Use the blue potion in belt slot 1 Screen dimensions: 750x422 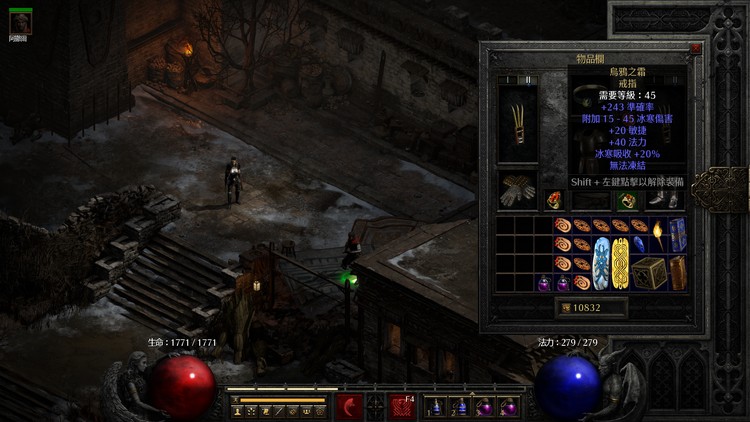point(434,407)
